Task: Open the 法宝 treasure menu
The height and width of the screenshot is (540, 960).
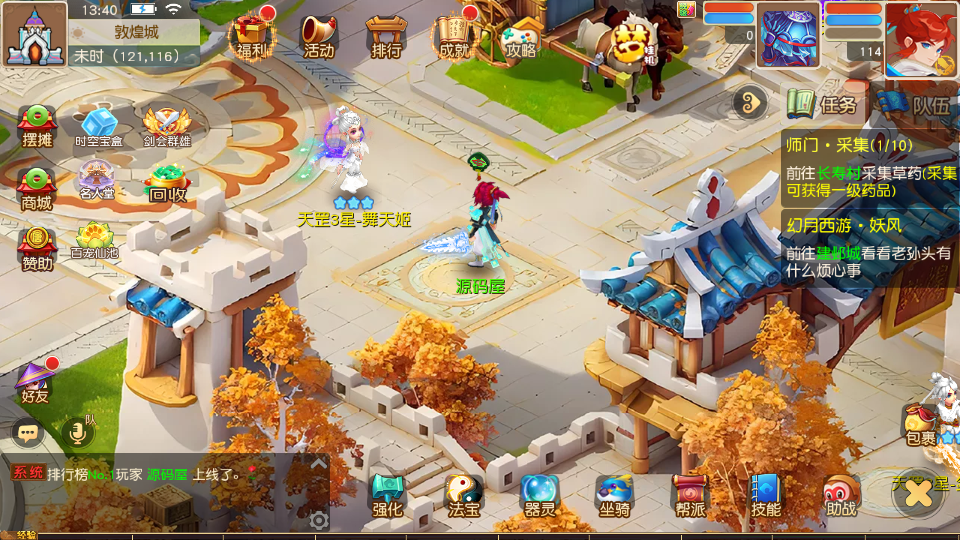Action: (x=462, y=495)
